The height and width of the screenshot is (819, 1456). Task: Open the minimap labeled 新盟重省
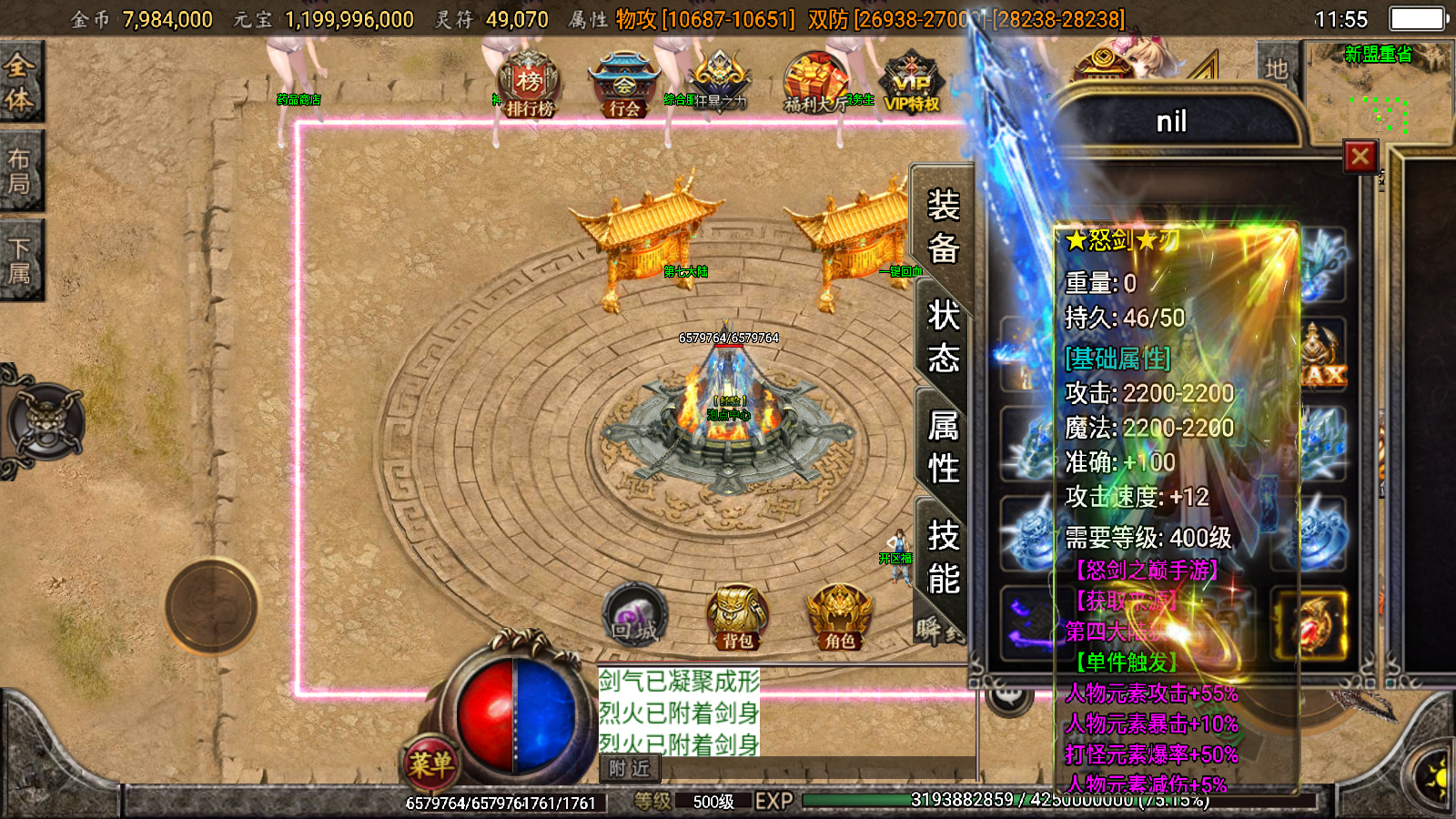point(1380,91)
